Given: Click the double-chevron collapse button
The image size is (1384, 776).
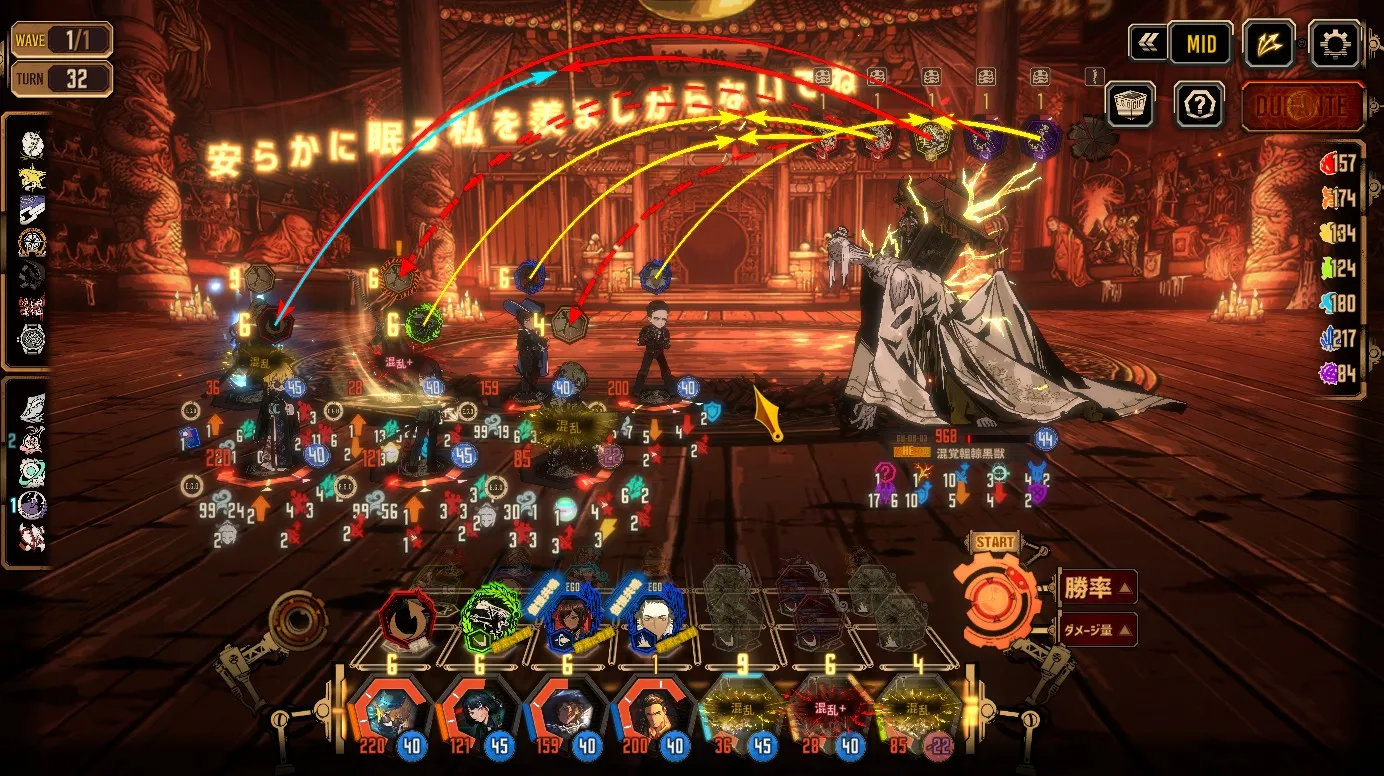Looking at the screenshot, I should point(1148,44).
